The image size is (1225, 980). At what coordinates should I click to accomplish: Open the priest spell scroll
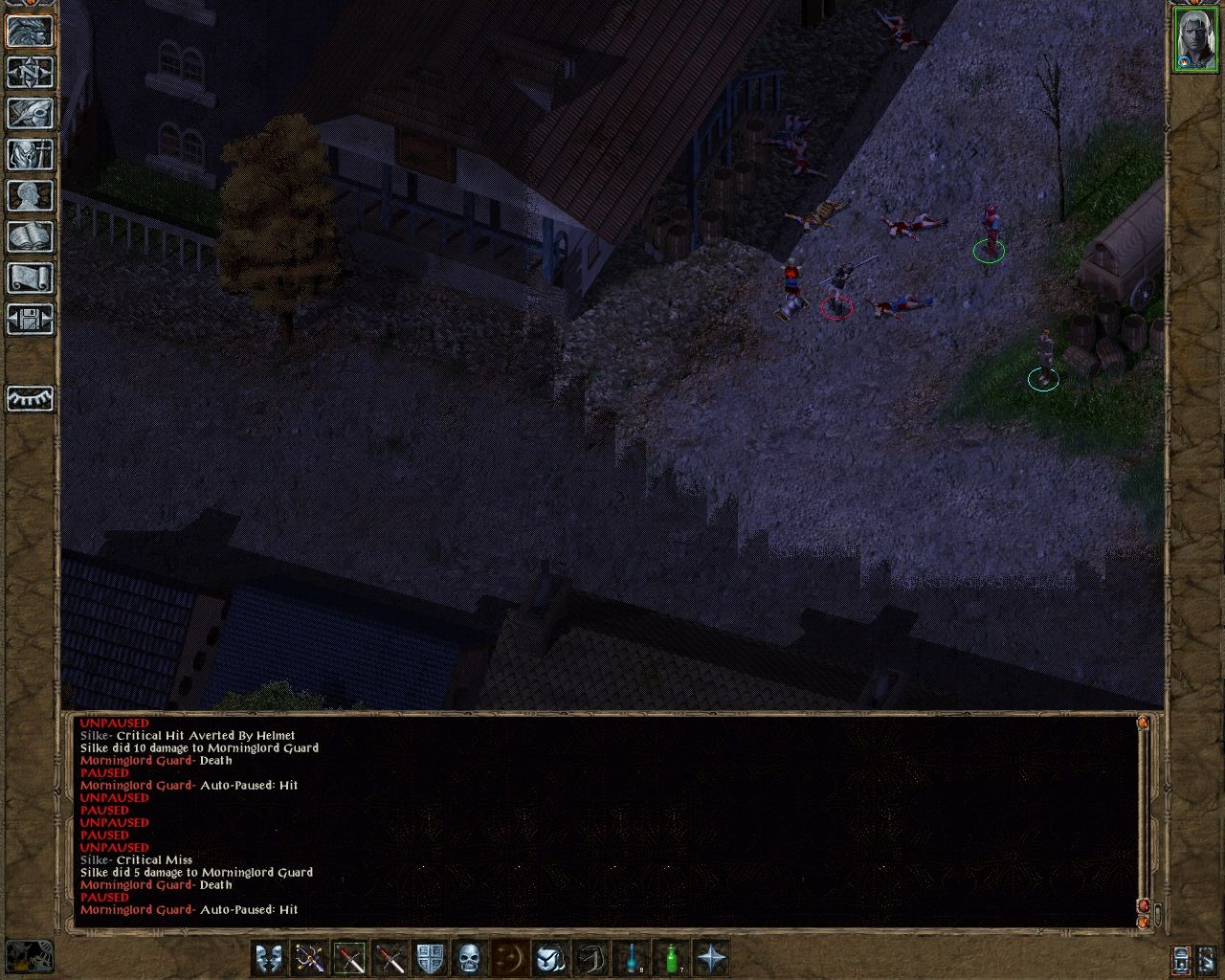(29, 278)
